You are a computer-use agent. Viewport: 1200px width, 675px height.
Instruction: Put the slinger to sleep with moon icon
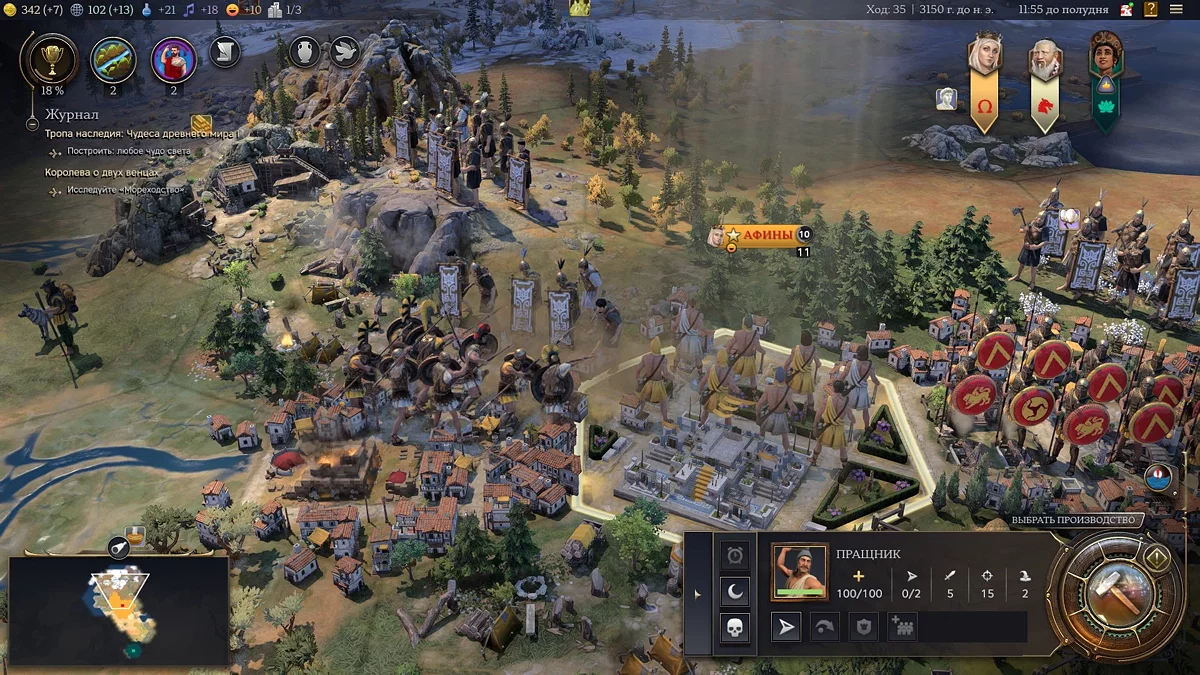pyautogui.click(x=735, y=591)
